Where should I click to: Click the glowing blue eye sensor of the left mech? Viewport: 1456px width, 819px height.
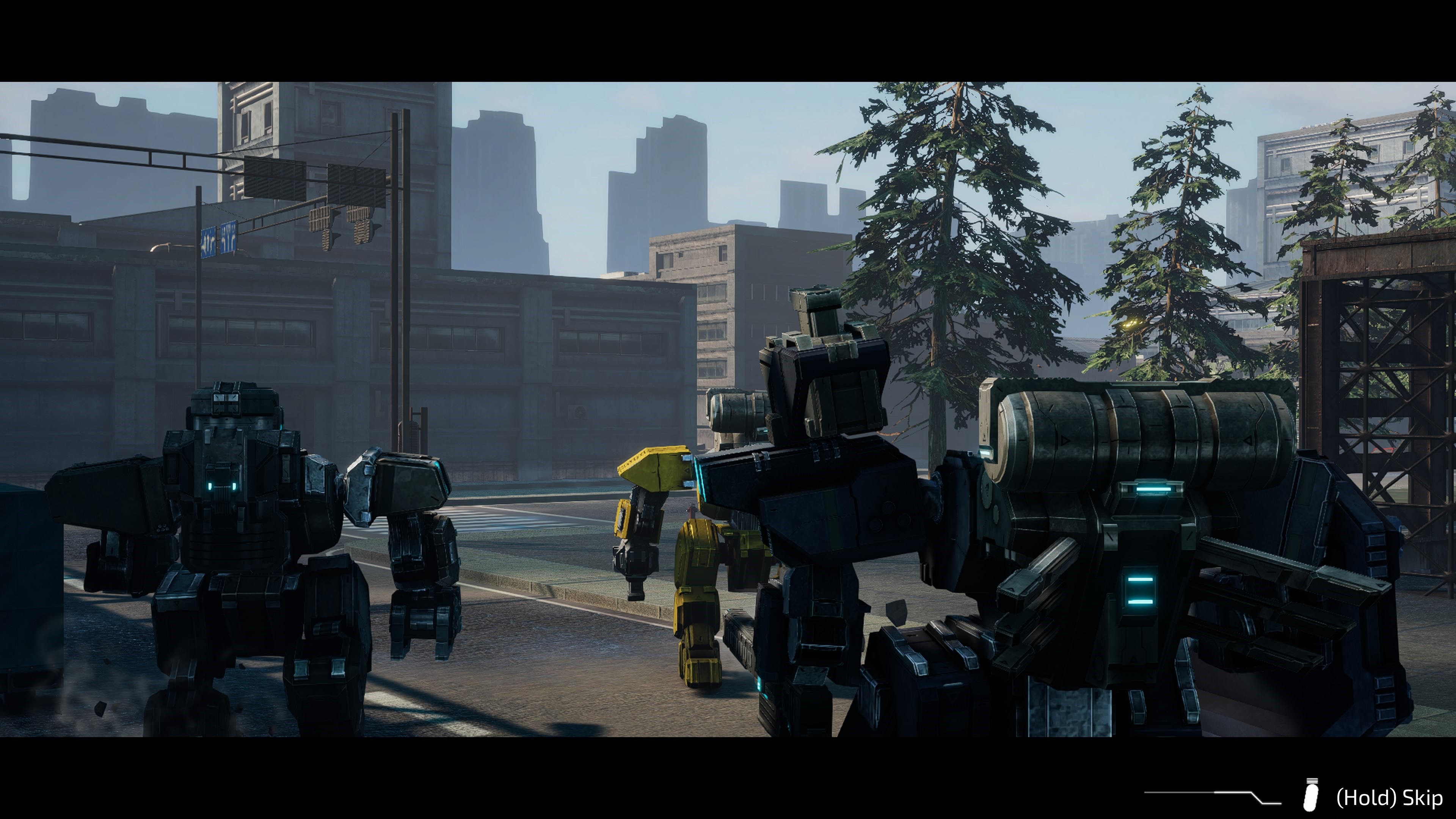pos(222,486)
